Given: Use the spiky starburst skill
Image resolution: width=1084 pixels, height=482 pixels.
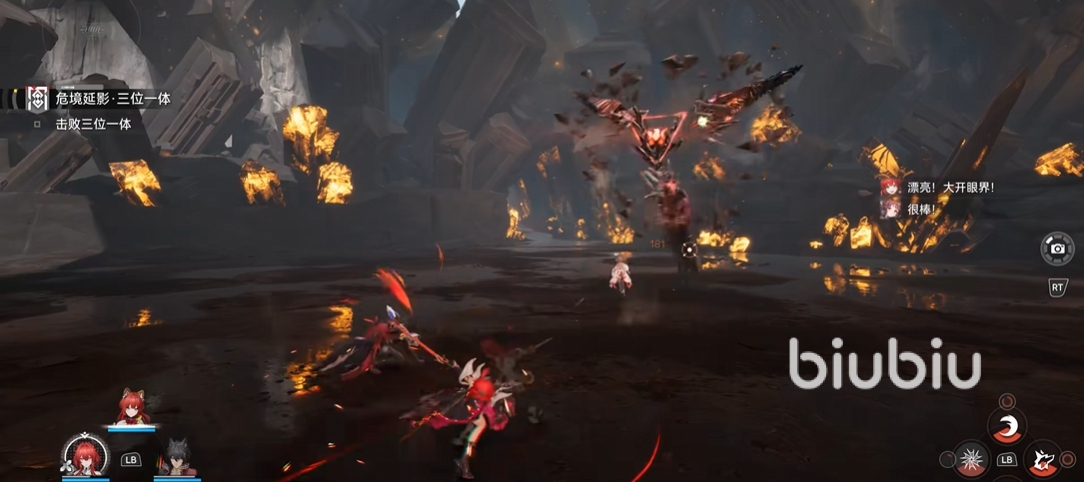Looking at the screenshot, I should click(970, 460).
